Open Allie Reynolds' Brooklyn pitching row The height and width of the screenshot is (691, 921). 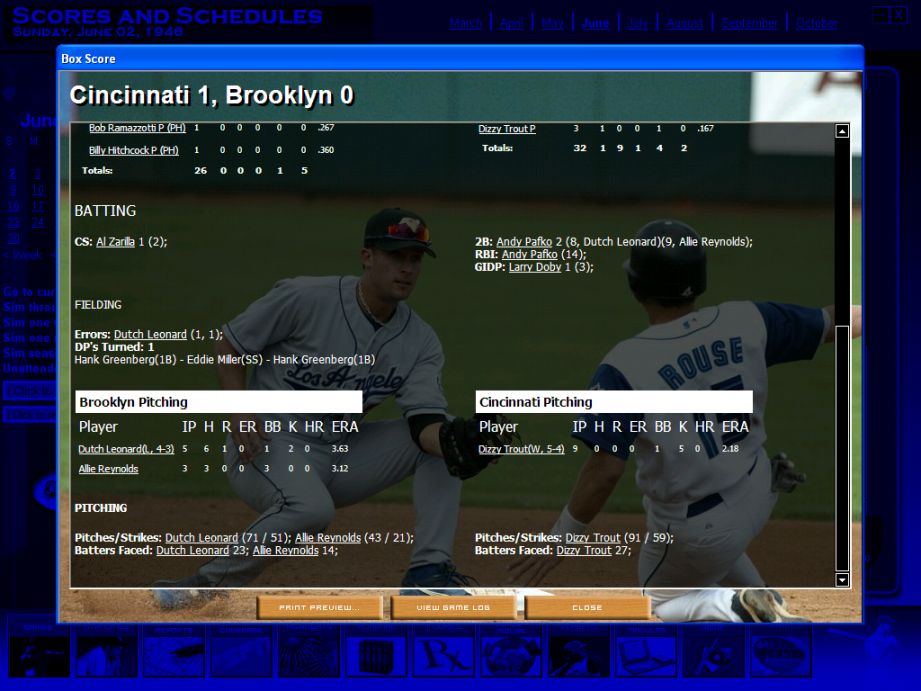[108, 469]
